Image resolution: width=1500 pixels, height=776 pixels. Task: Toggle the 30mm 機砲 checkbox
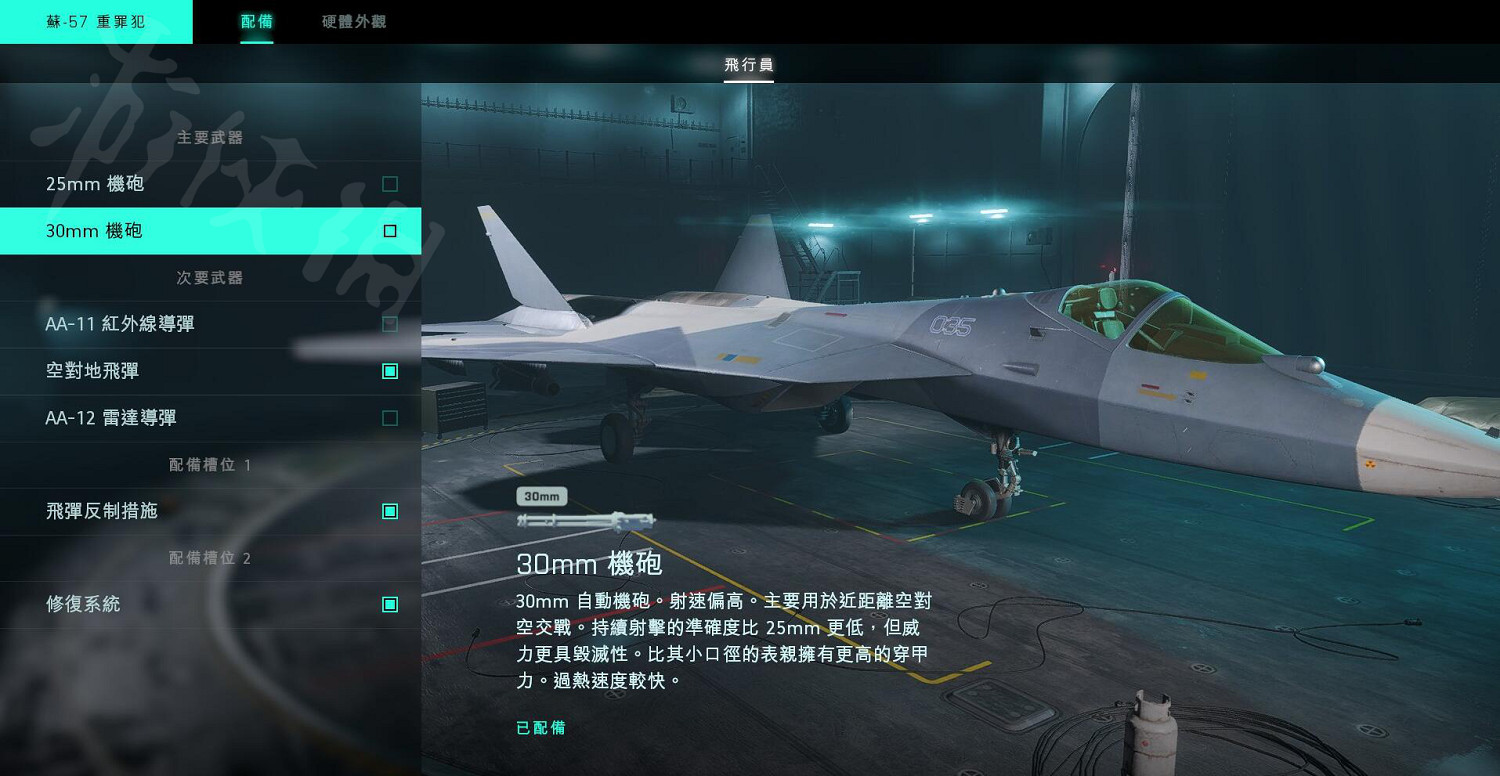(389, 230)
